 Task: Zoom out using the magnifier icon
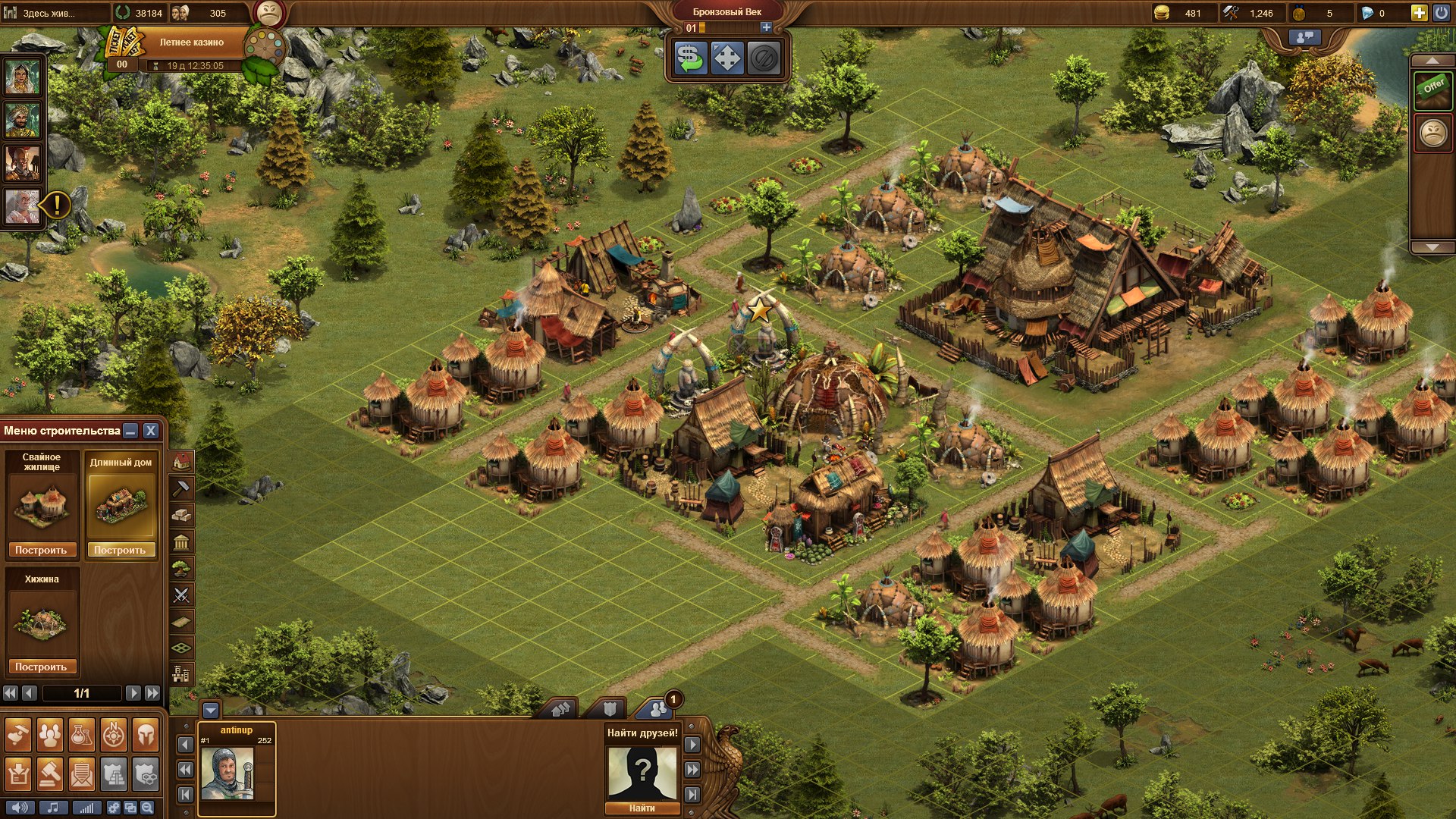146,808
